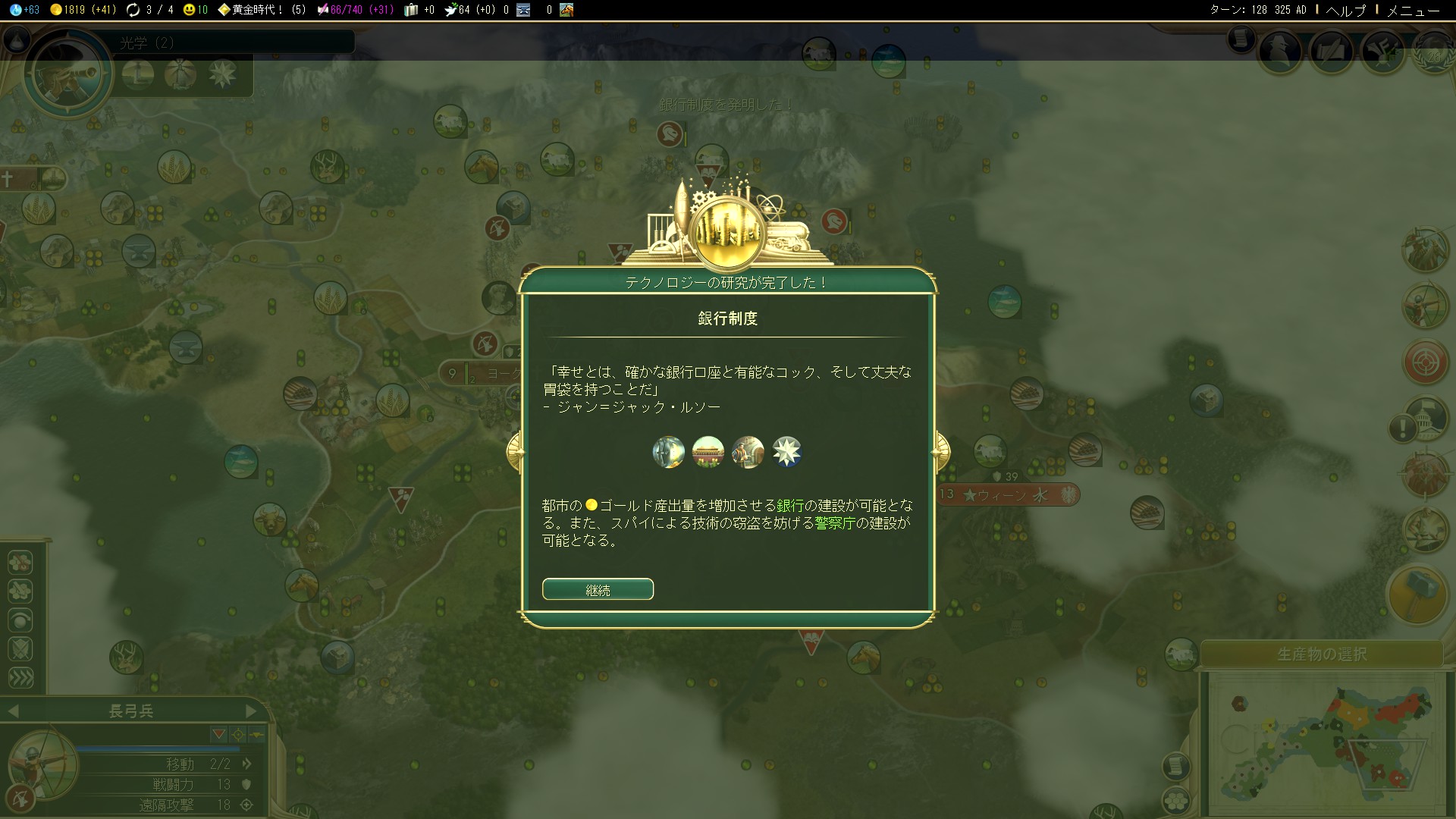The image size is (1456, 819).
Task: Open the ヘルプ help menu
Action: pyautogui.click(x=1345, y=10)
